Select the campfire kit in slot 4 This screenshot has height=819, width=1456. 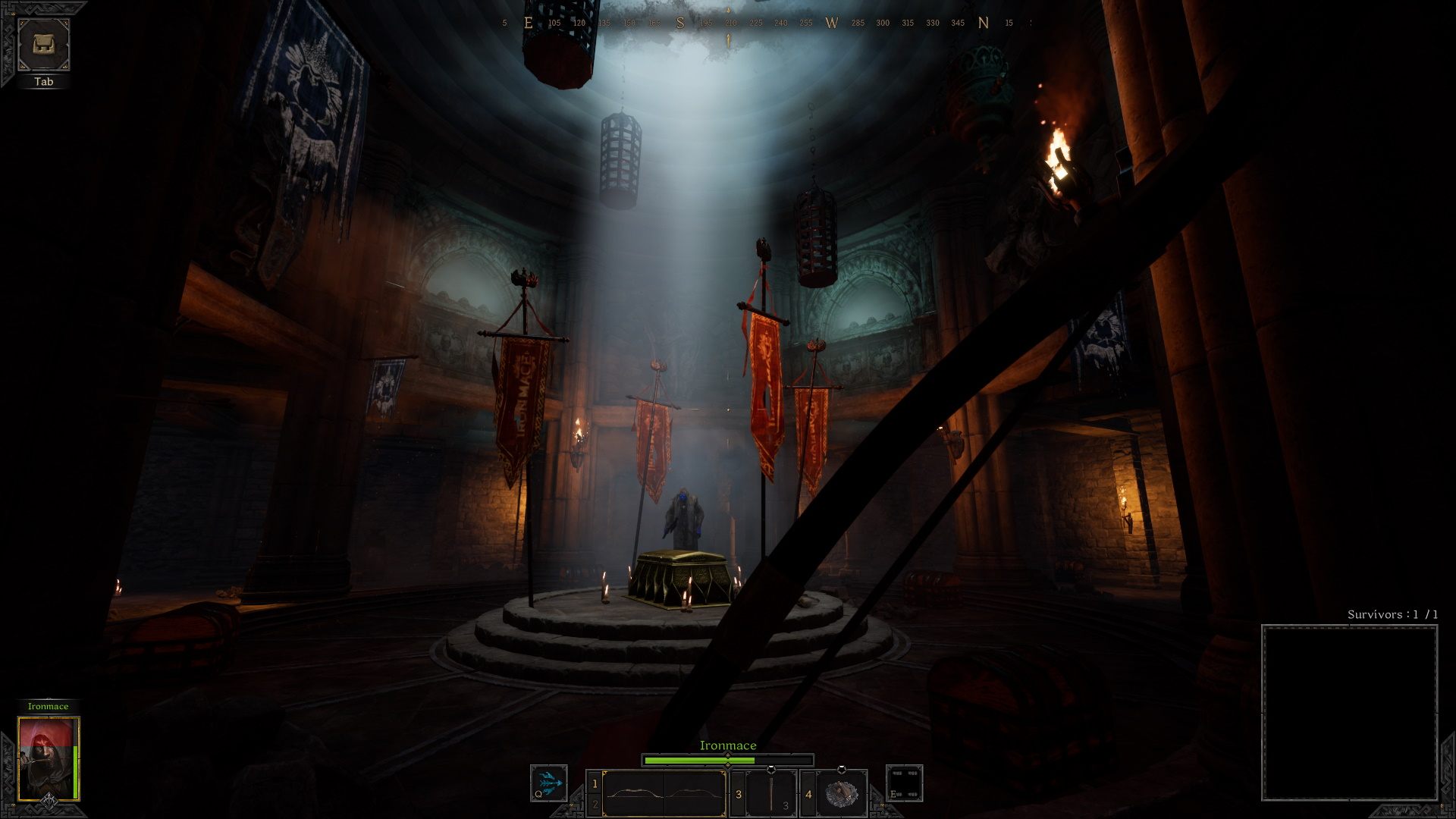coord(840,793)
